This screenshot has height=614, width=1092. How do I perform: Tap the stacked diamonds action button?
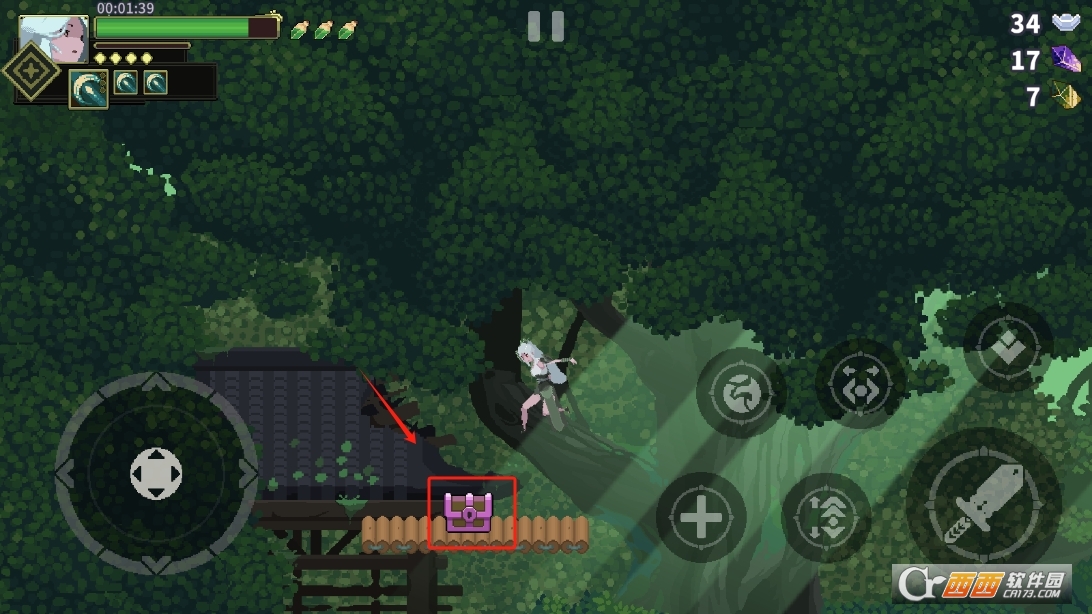1007,348
